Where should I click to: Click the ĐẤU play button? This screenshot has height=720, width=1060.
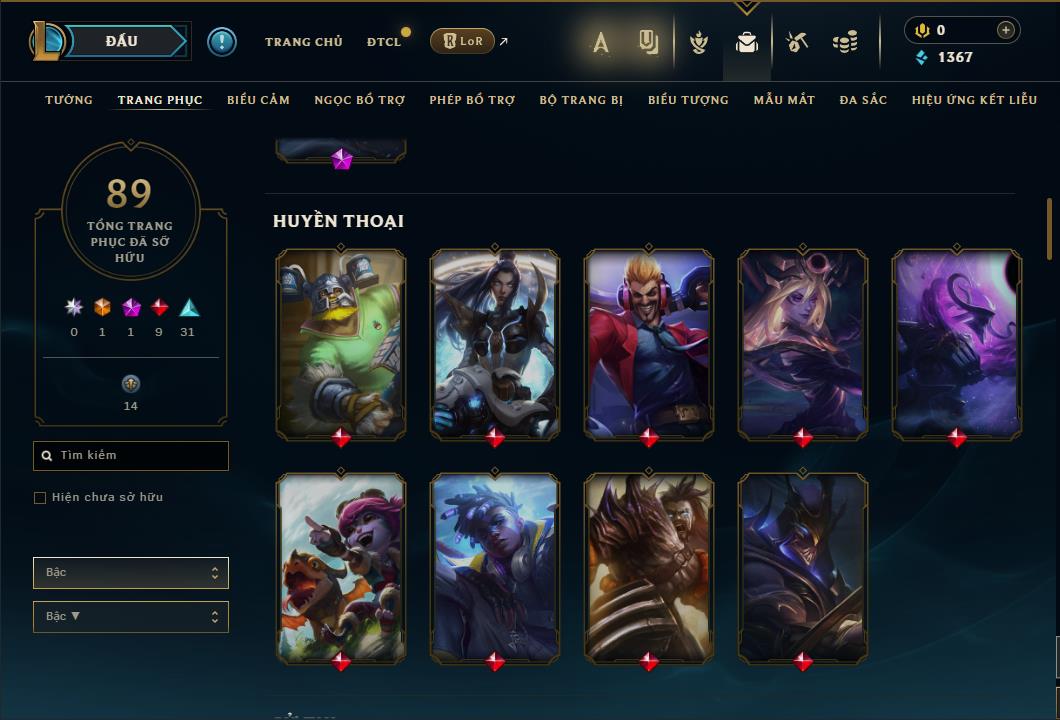[x=122, y=41]
